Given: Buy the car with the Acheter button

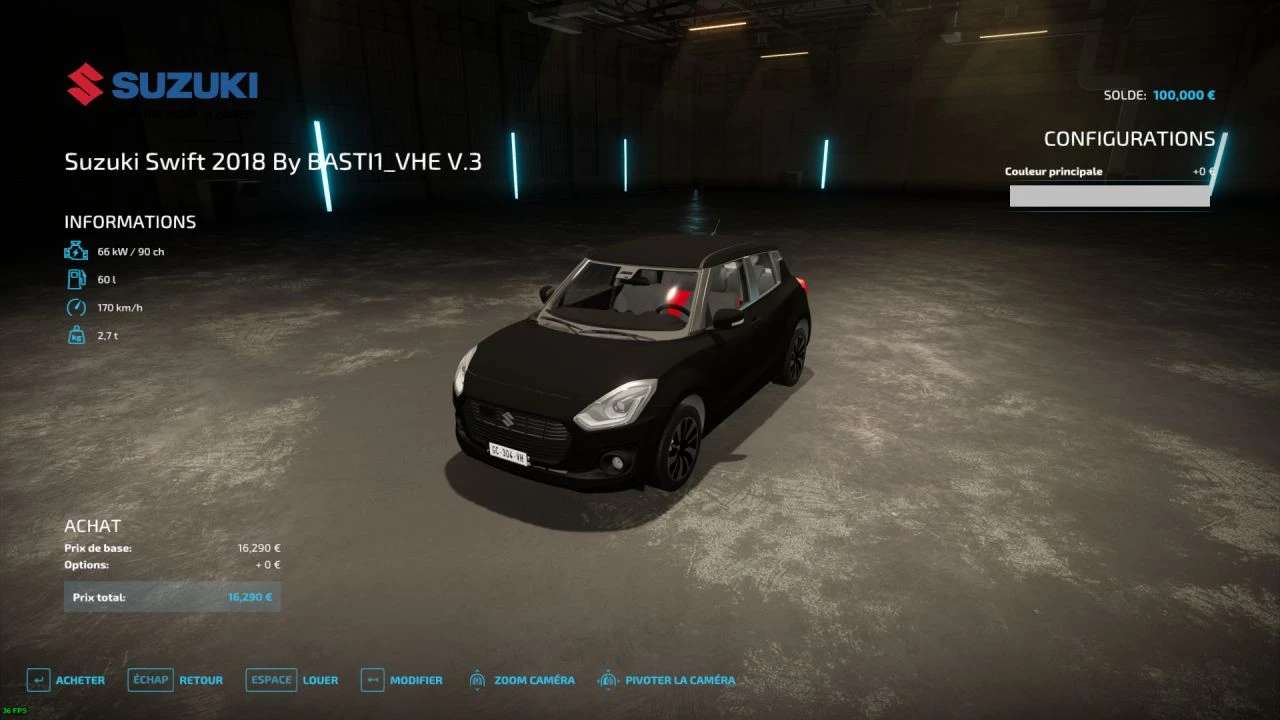Looking at the screenshot, I should point(67,680).
